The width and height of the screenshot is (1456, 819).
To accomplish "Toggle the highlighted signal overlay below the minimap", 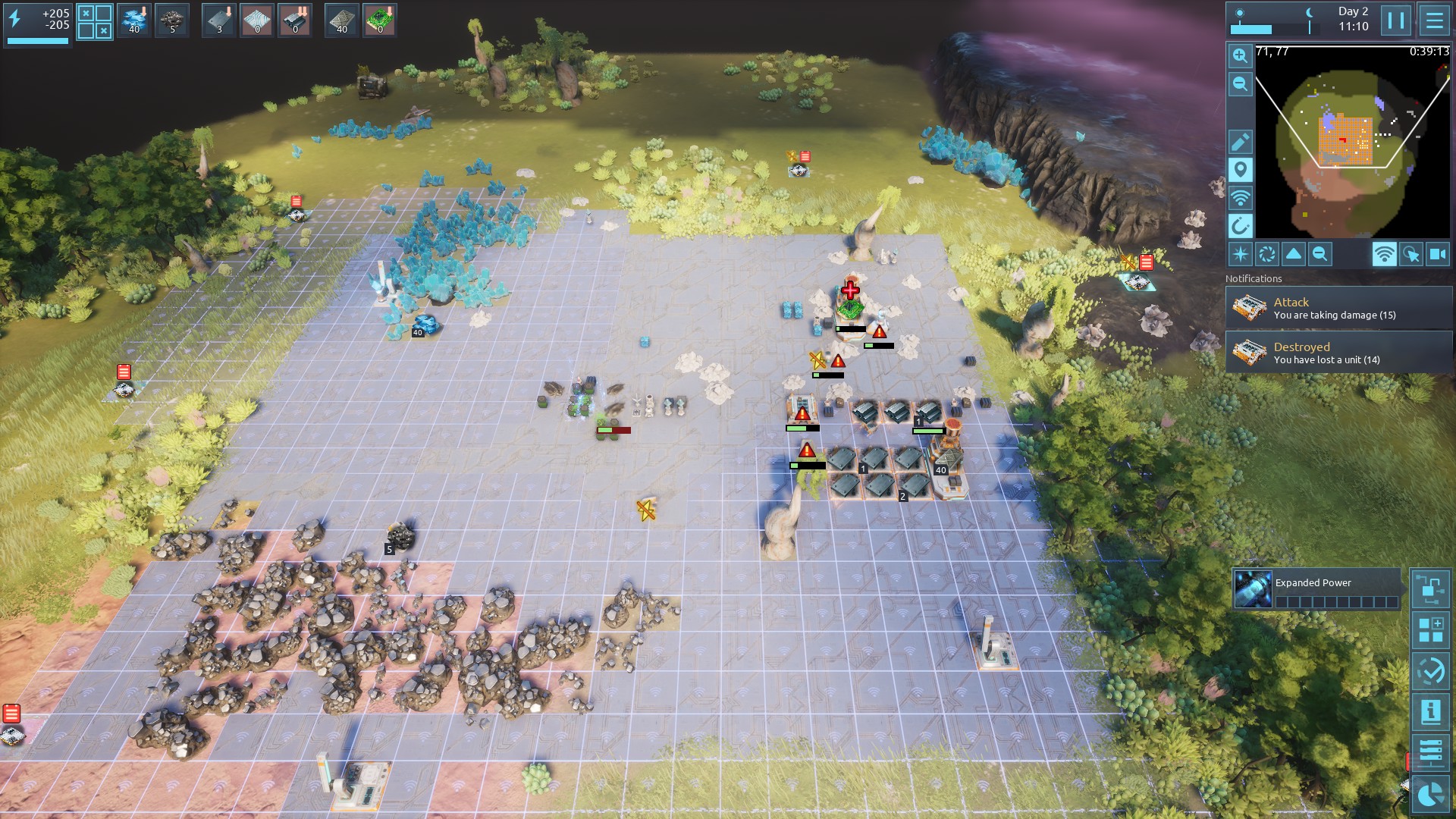I will coord(1384,255).
